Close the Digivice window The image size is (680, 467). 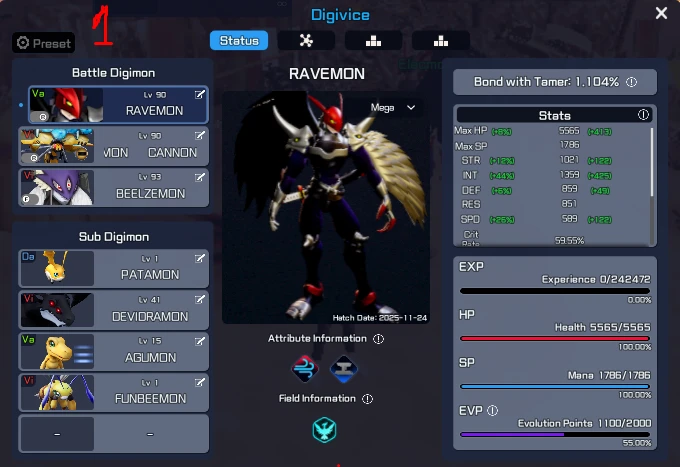661,13
